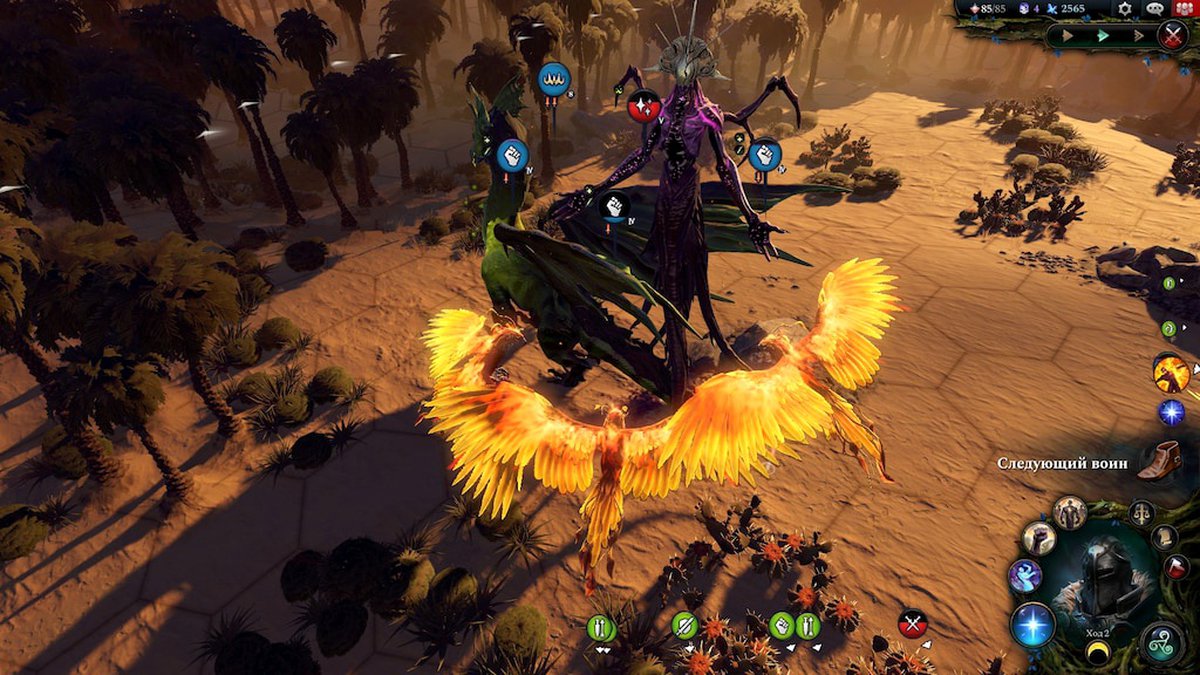Select the crown marker on the enemy unit
Image resolution: width=1200 pixels, height=675 pixels.
[553, 78]
